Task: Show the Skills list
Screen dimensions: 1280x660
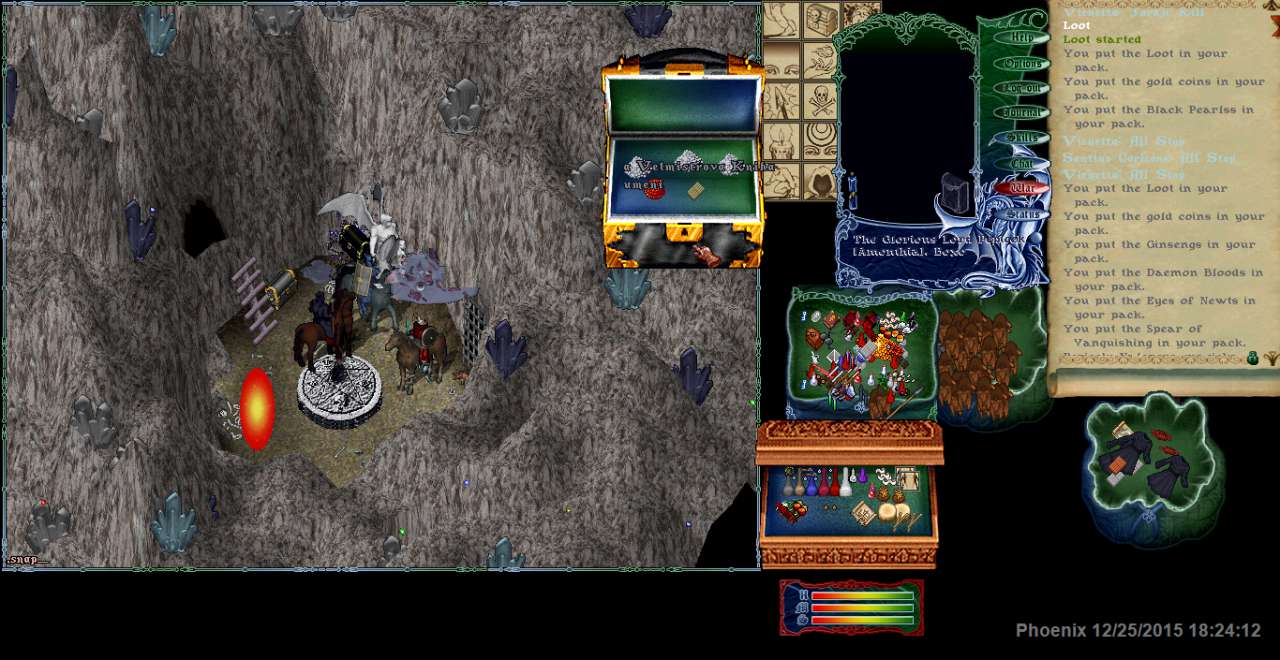Action: (1022, 138)
